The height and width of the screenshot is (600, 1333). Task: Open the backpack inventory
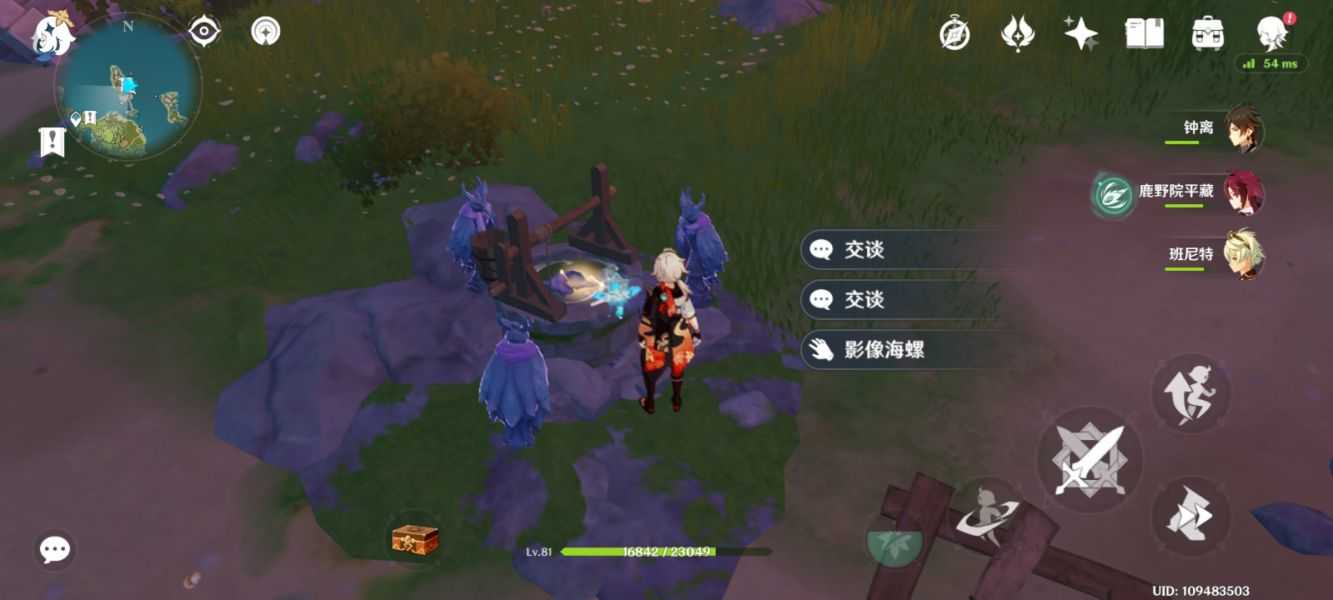(x=1208, y=34)
